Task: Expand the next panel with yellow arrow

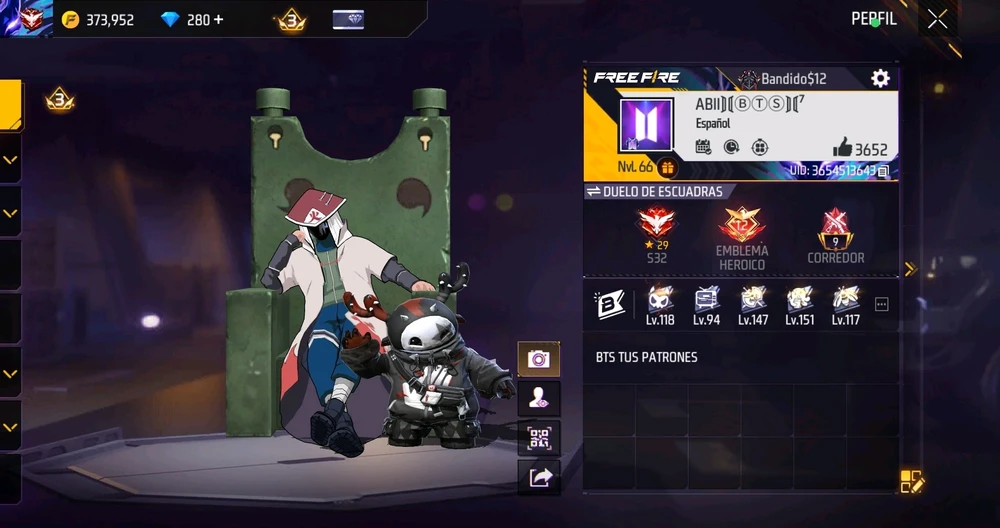Action: [910, 269]
